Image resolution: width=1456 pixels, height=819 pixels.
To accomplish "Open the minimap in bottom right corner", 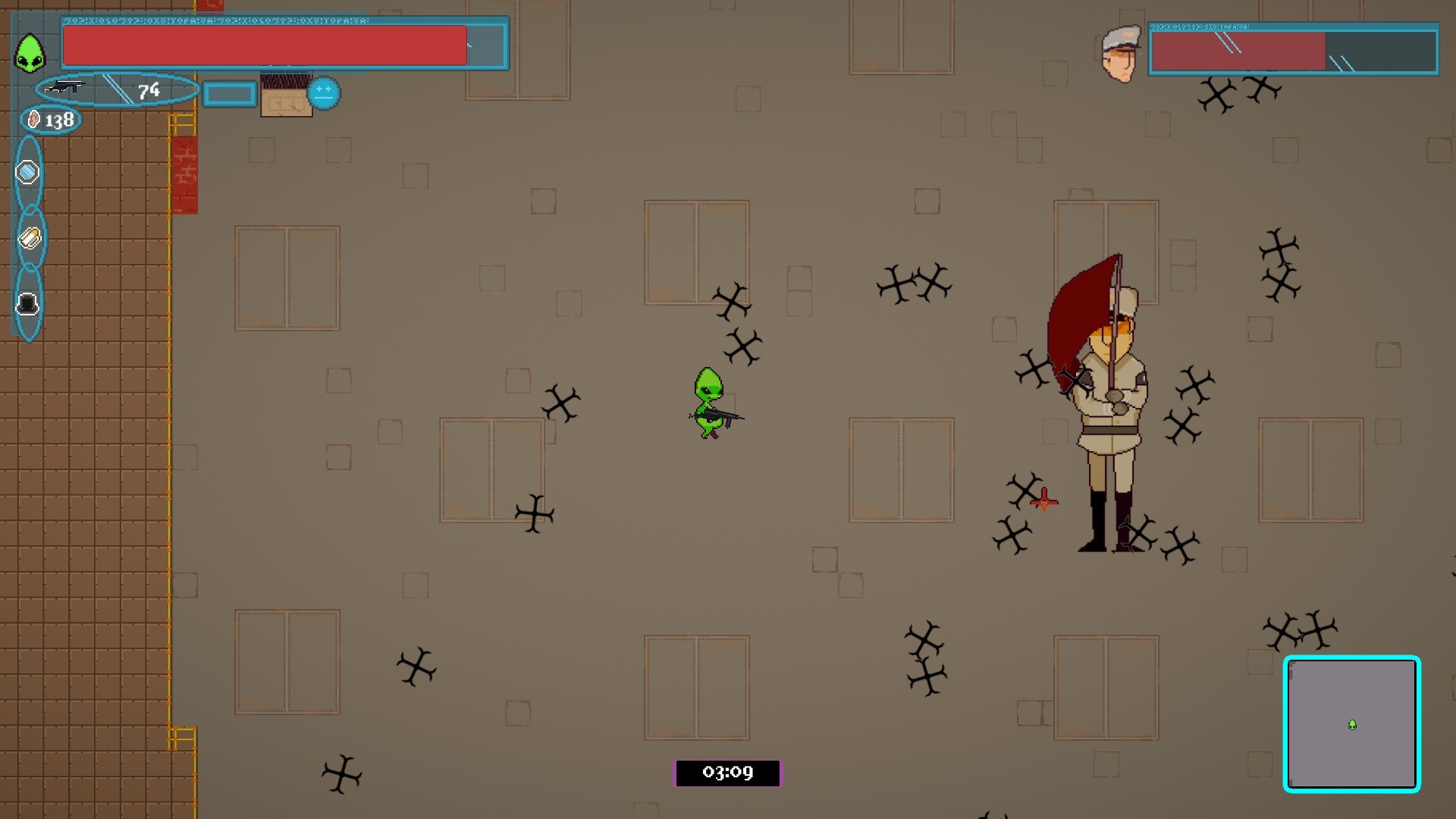I will click(x=1352, y=726).
